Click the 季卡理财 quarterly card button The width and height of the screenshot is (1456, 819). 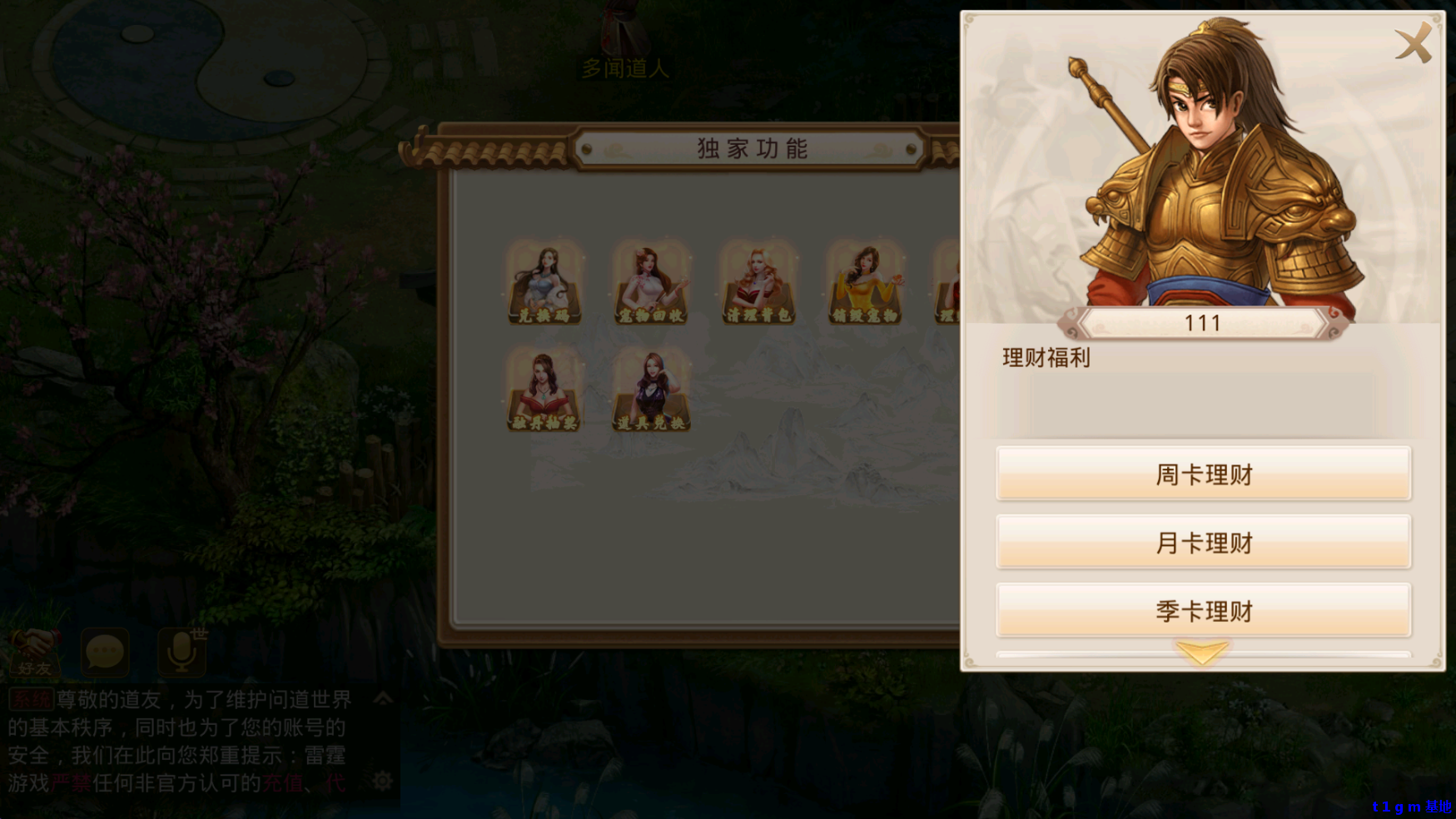(x=1202, y=609)
